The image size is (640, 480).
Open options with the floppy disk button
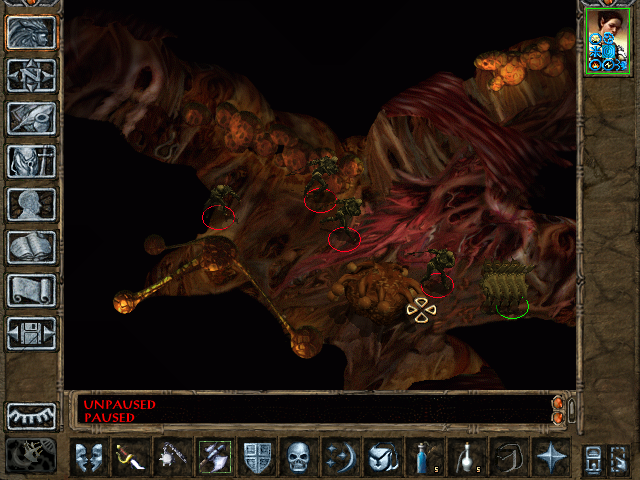[31, 334]
